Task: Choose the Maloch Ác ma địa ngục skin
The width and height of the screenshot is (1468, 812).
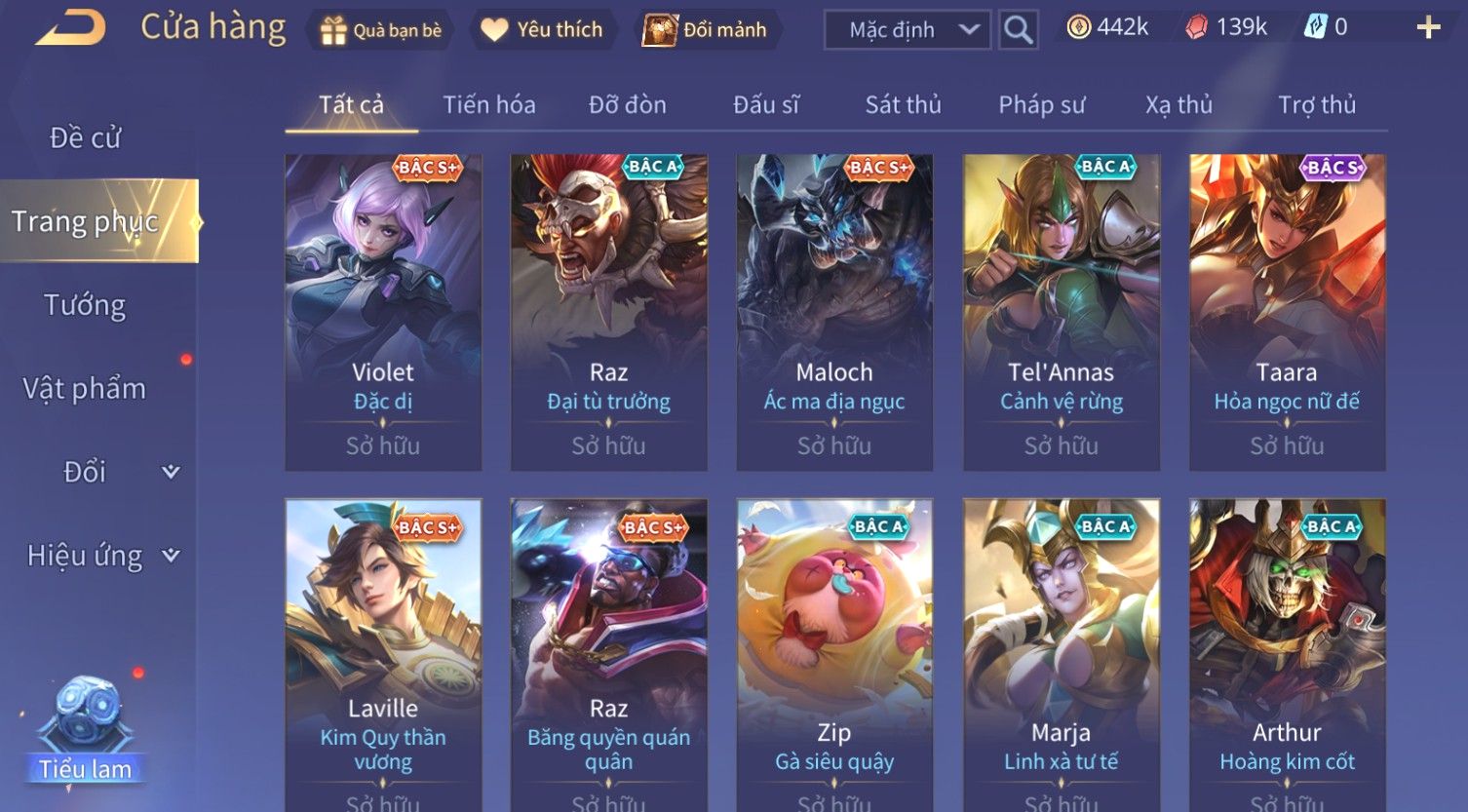Action: click(834, 312)
